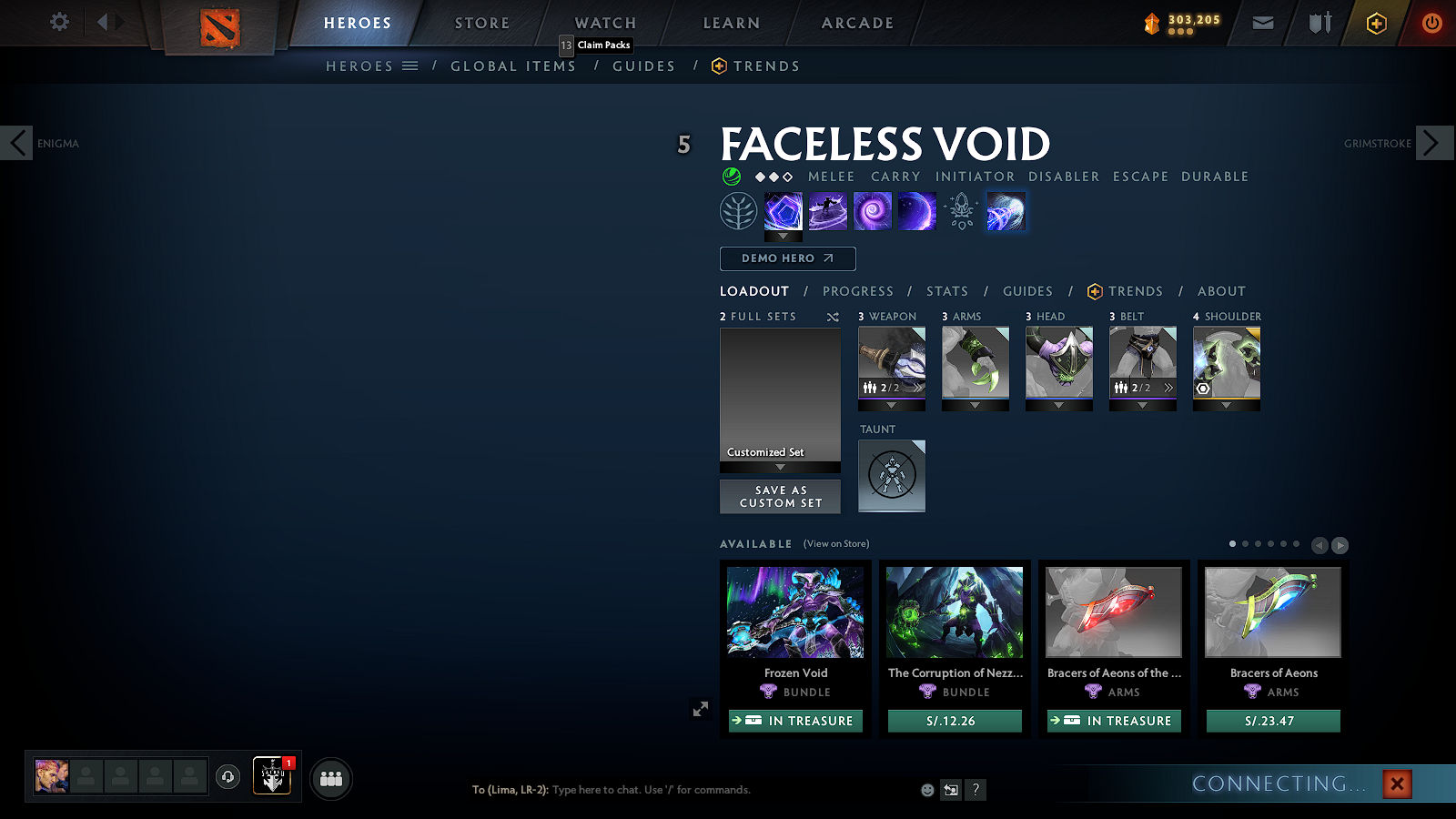
Task: Click the DEMO HERO button
Action: coord(787,258)
